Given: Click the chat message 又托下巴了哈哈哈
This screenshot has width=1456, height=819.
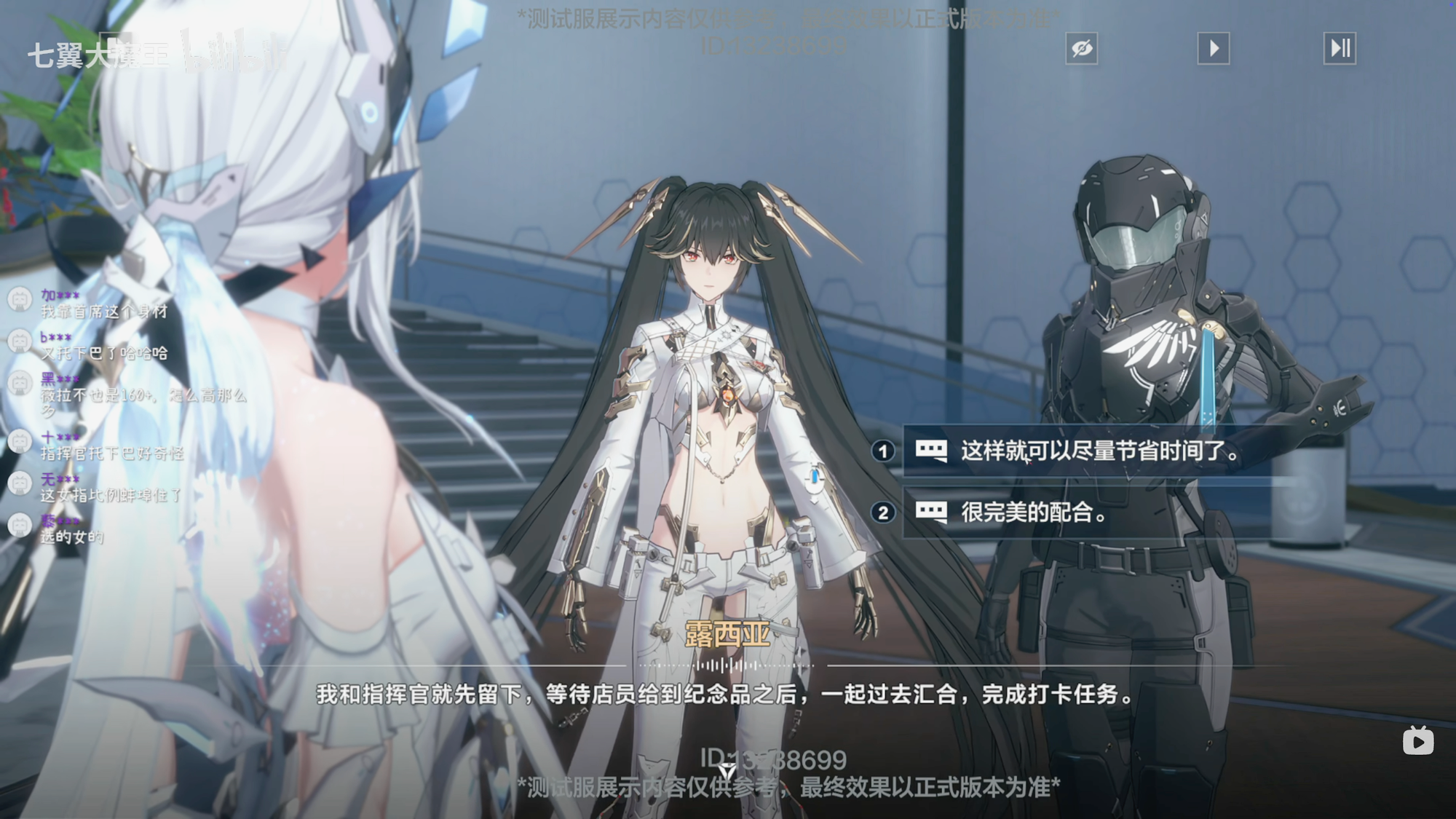Looking at the screenshot, I should click(102, 353).
